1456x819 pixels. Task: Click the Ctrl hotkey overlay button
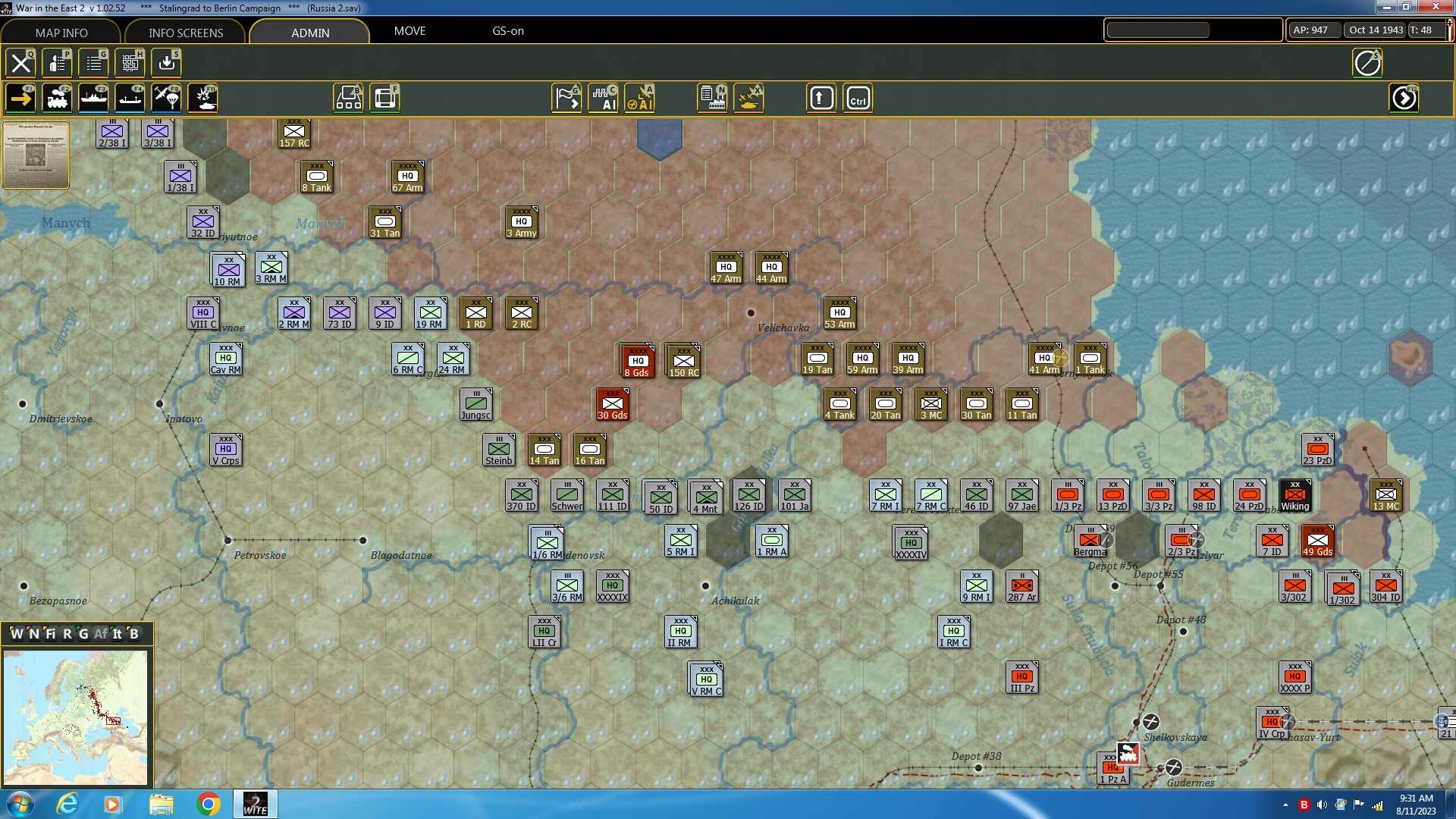(x=858, y=97)
